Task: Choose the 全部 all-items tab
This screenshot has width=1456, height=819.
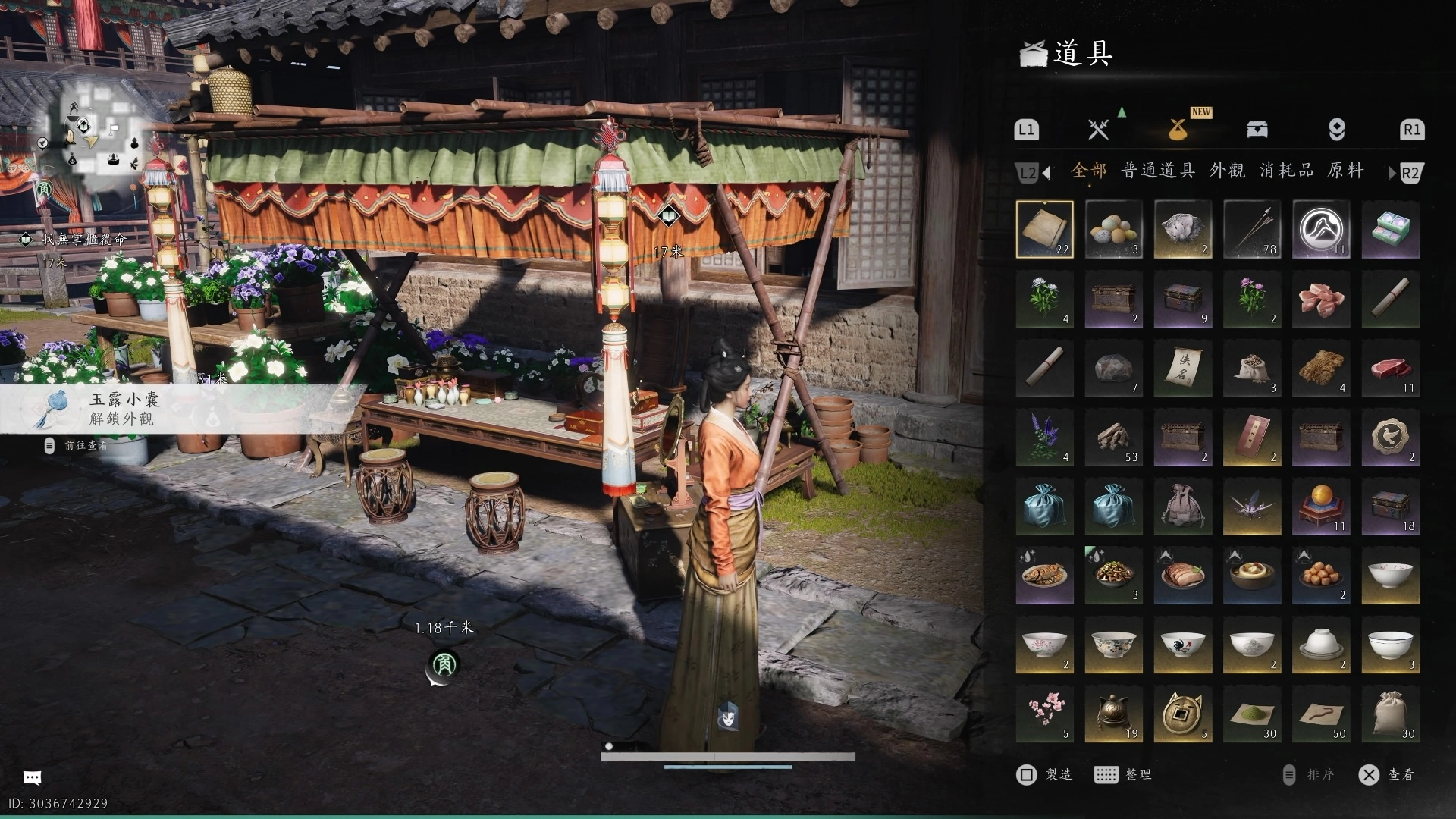Action: tap(1088, 171)
